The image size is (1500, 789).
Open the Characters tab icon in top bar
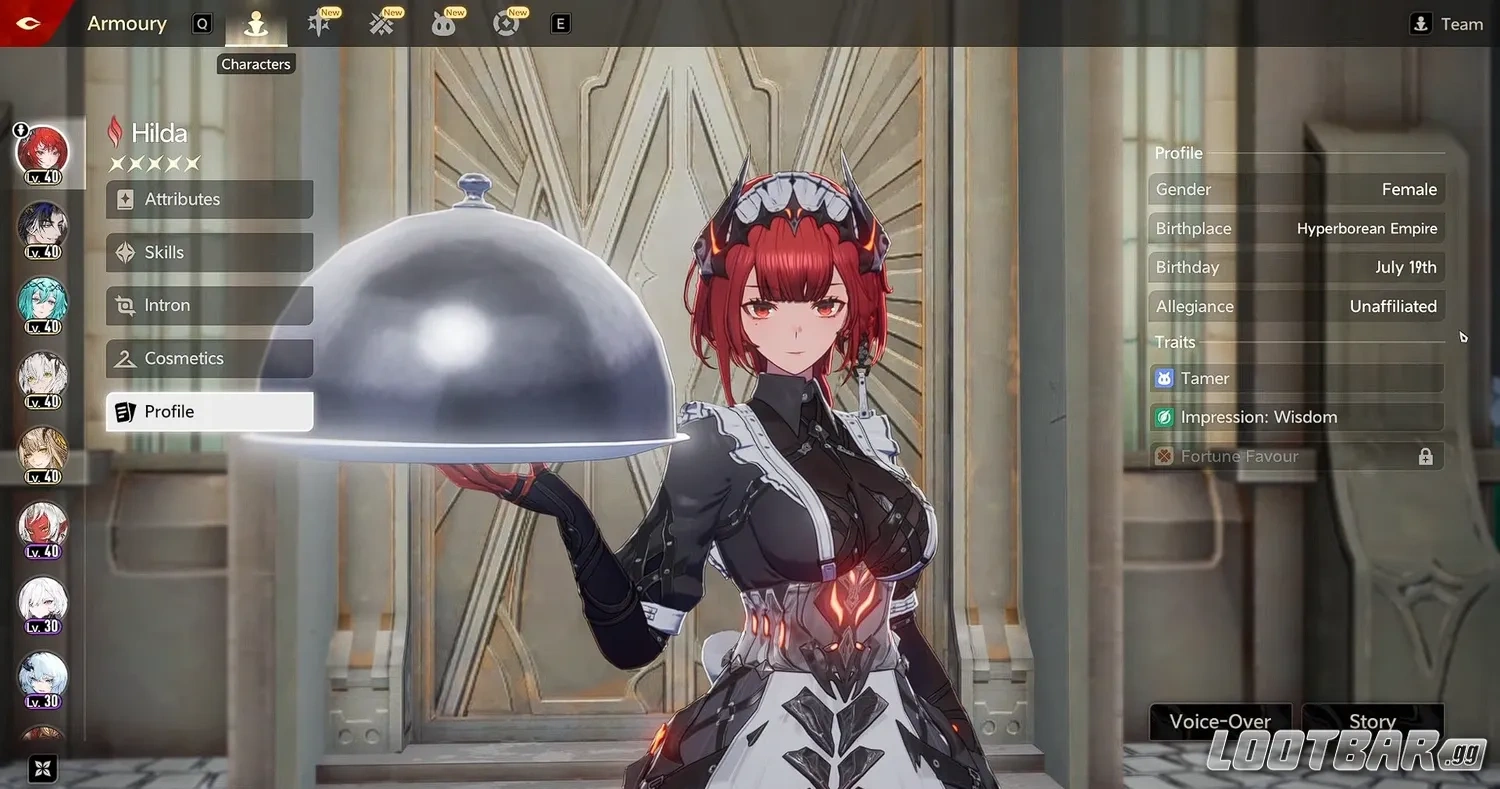point(256,24)
